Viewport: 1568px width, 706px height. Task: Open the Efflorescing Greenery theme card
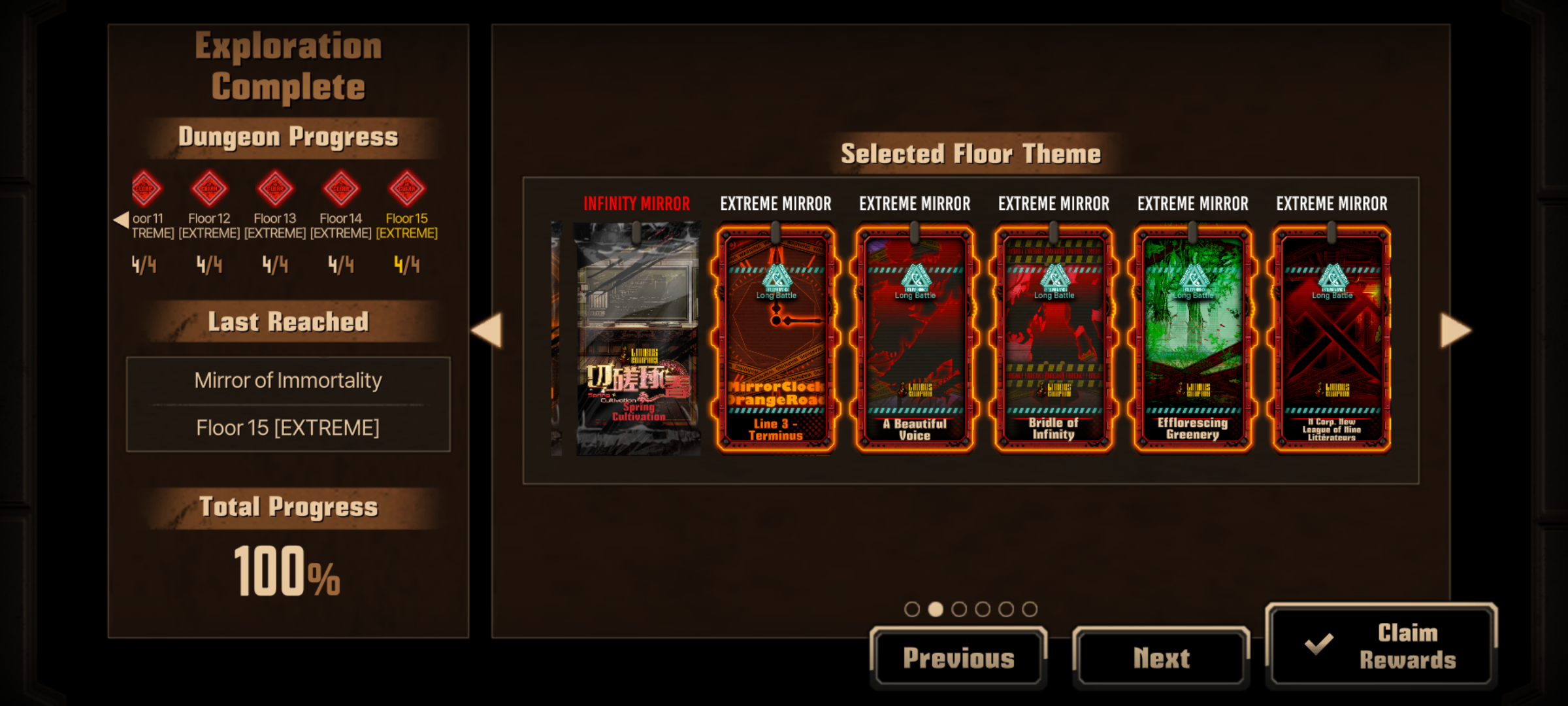[1193, 339]
